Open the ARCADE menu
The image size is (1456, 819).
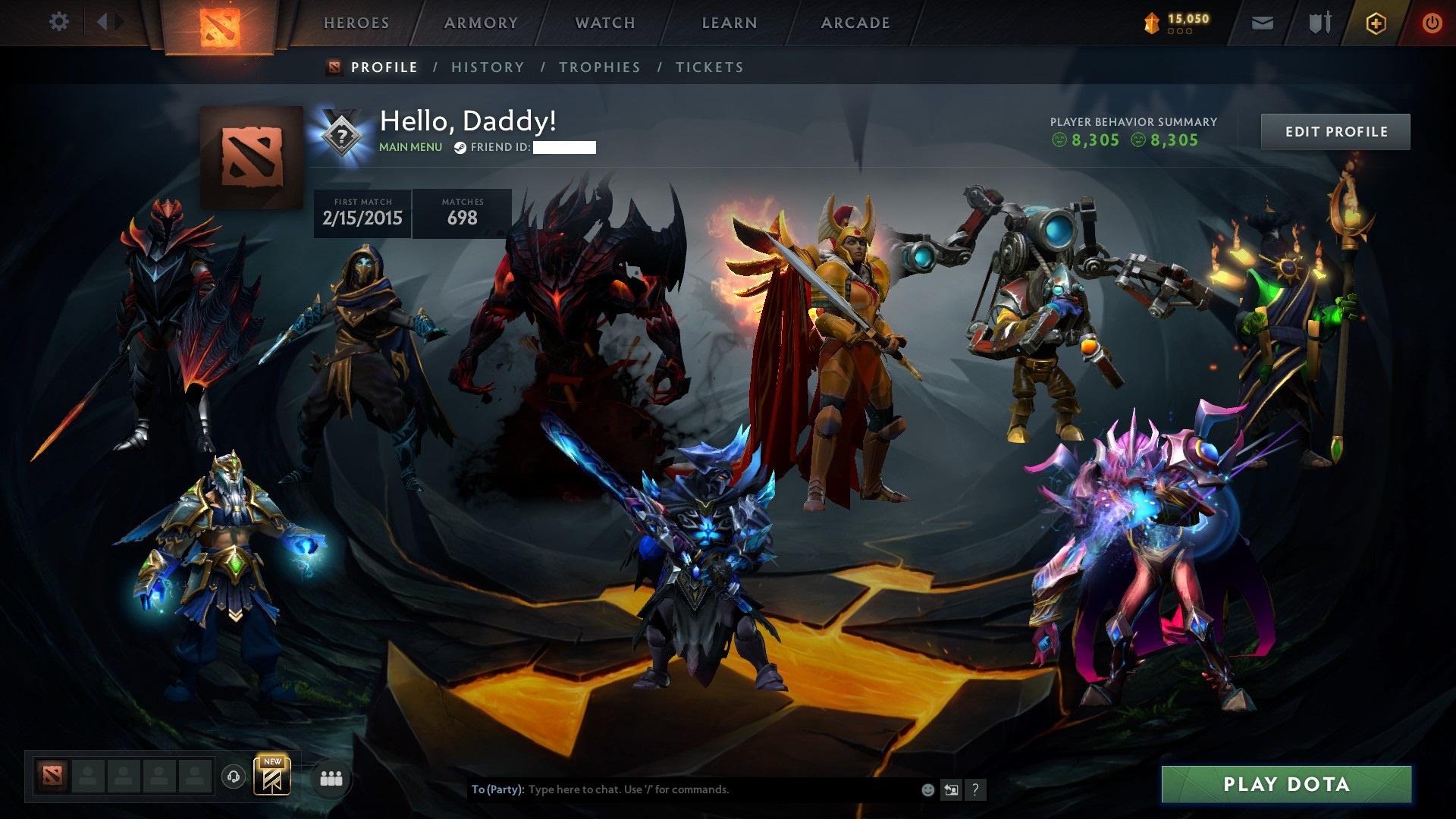click(855, 23)
